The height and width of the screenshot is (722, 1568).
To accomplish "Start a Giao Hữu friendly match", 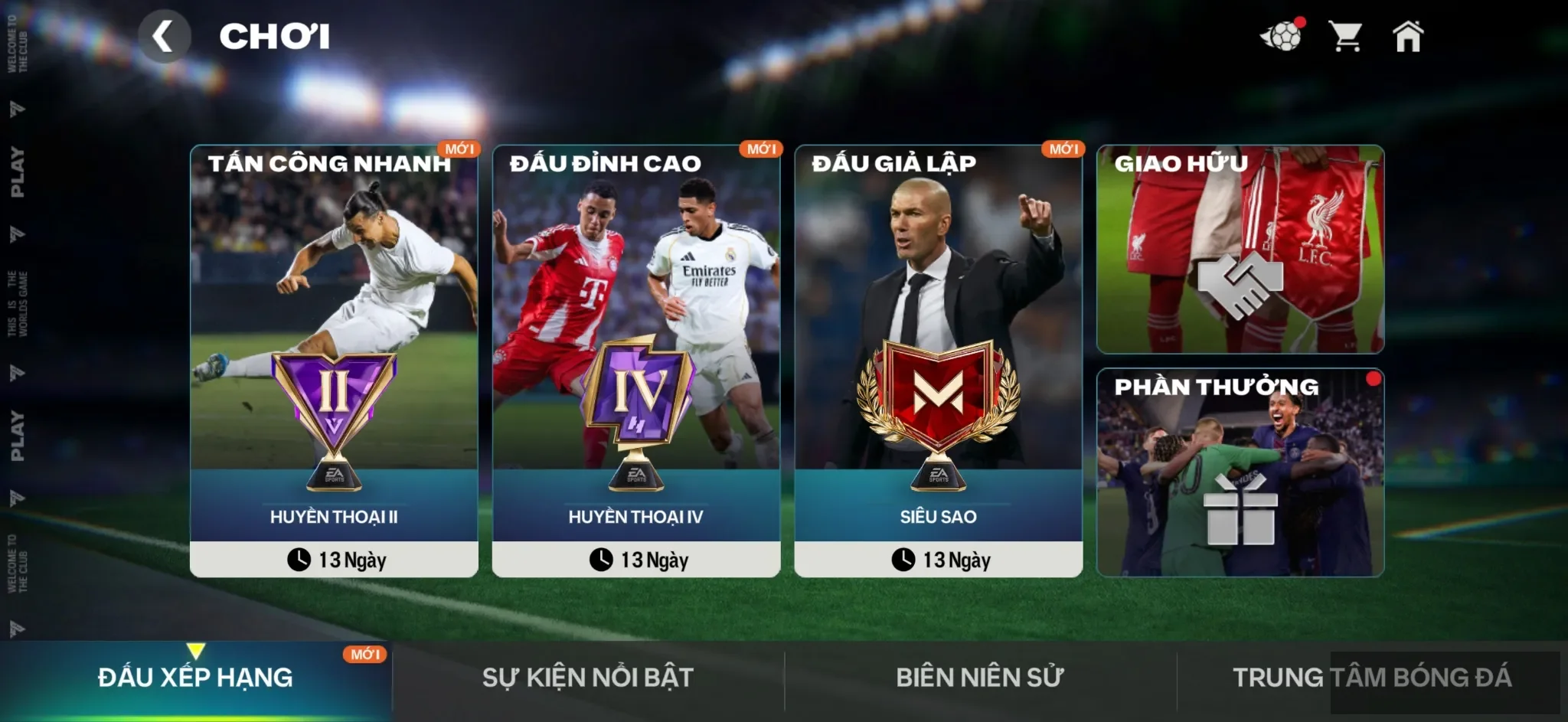I will (x=1240, y=249).
